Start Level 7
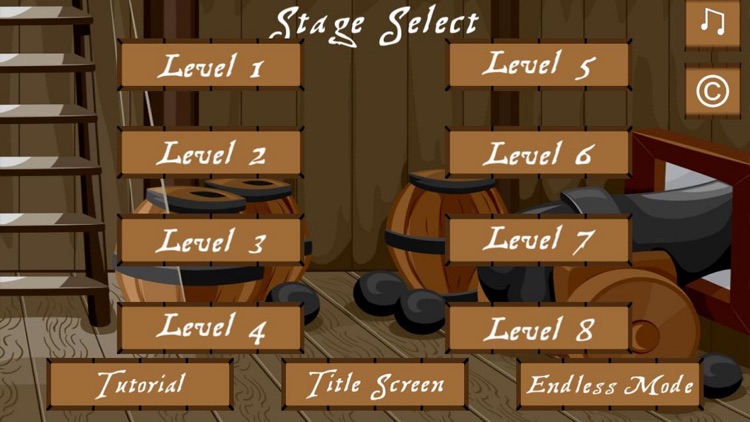Screen dimensions: 750x422 click(x=538, y=240)
